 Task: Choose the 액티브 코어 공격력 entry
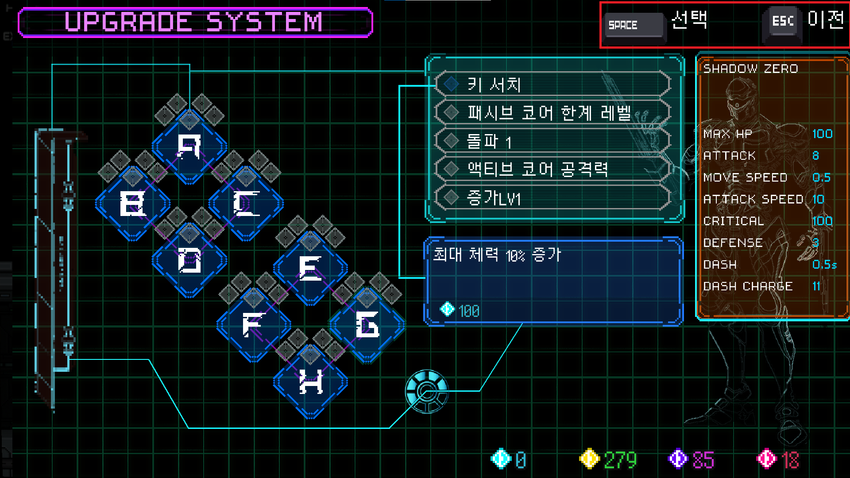(x=553, y=169)
